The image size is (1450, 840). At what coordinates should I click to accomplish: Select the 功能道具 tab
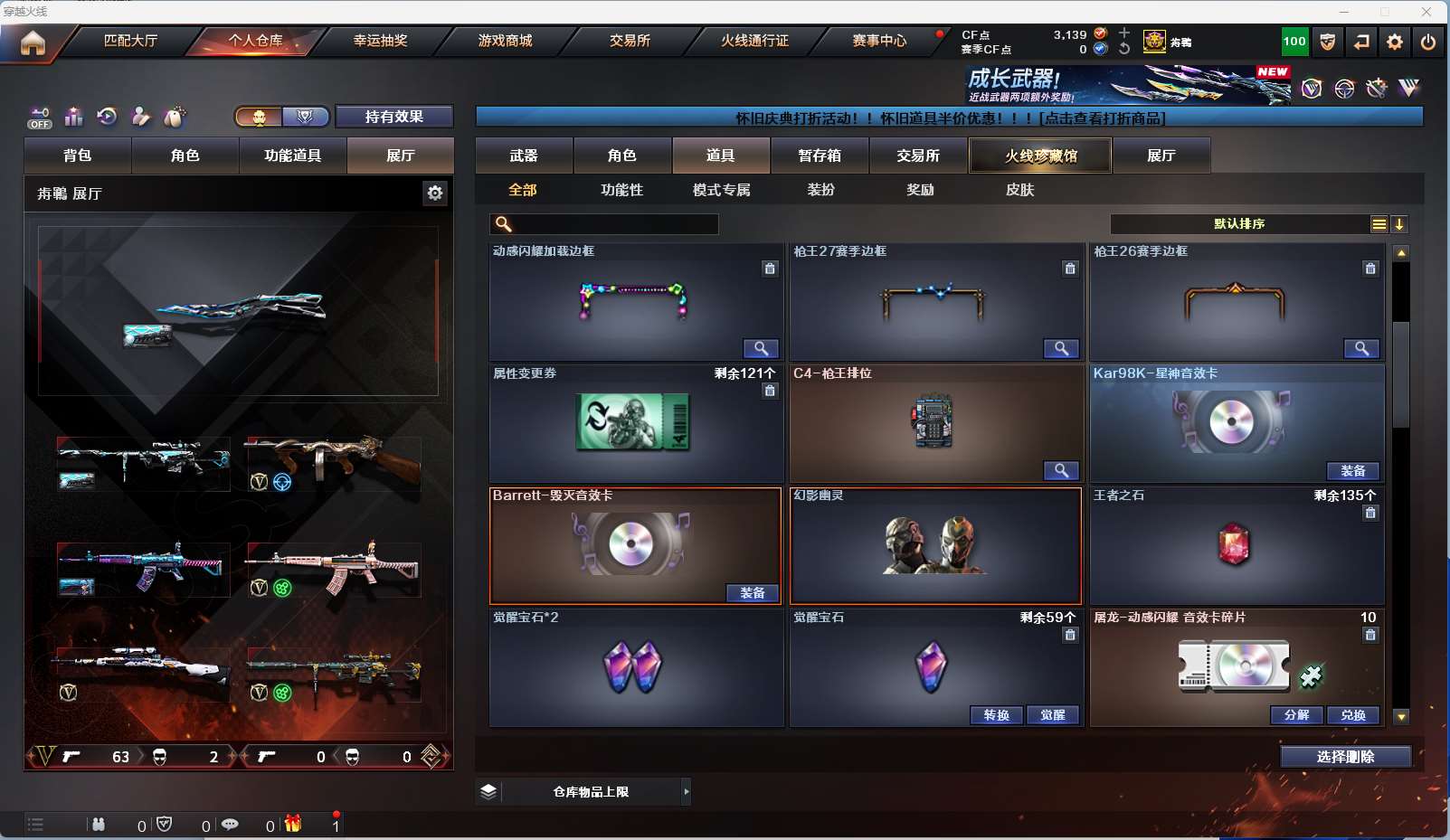point(292,156)
